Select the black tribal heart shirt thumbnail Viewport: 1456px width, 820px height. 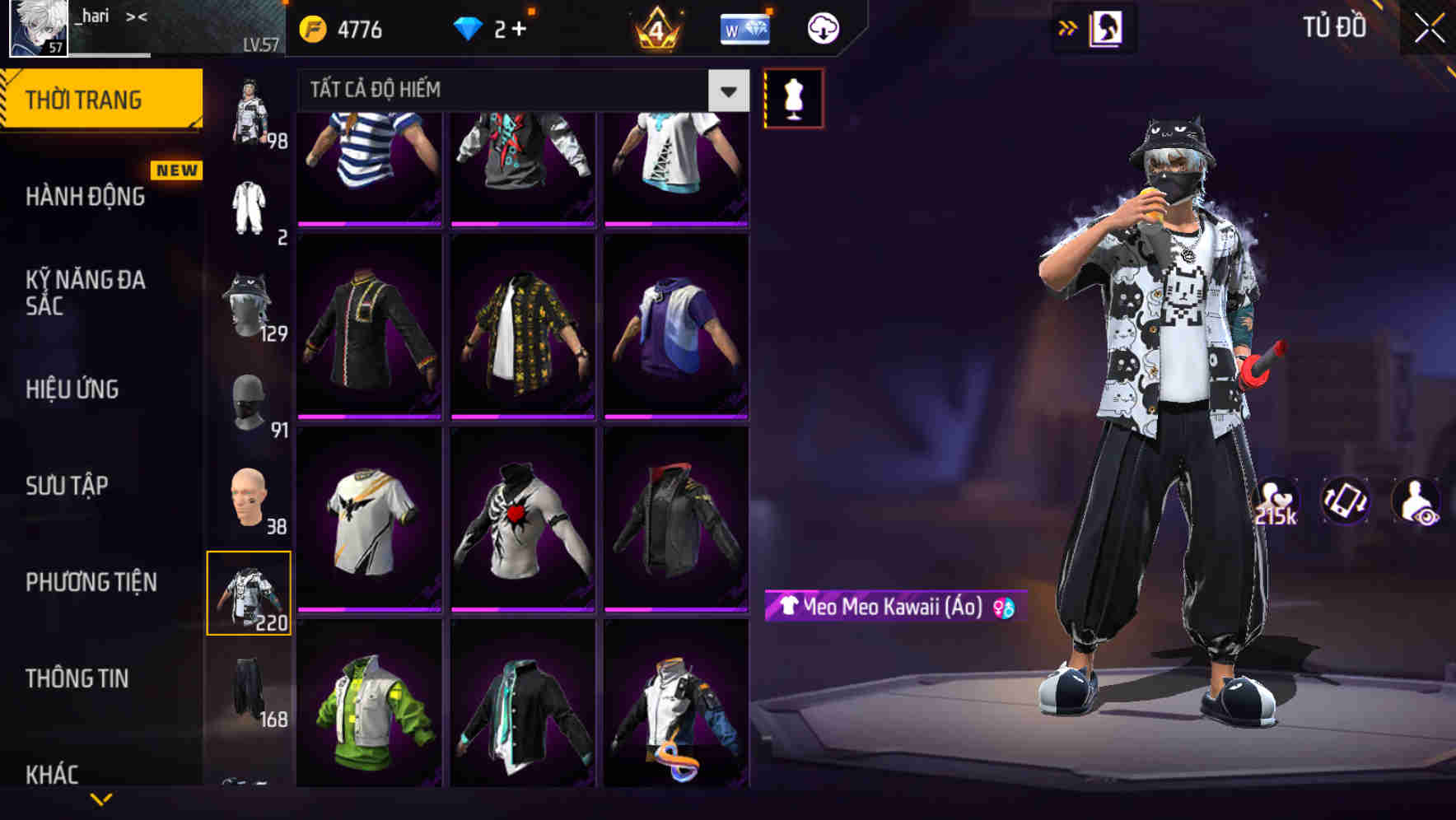click(x=524, y=527)
